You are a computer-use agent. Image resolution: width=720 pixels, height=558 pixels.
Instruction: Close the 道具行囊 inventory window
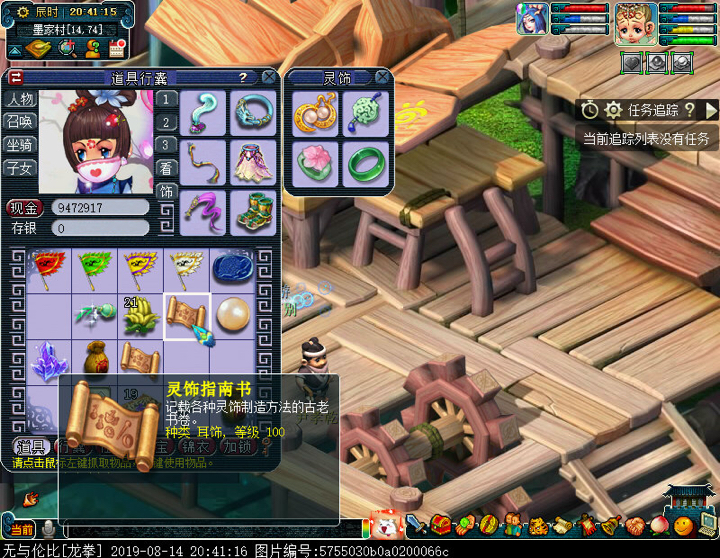269,77
